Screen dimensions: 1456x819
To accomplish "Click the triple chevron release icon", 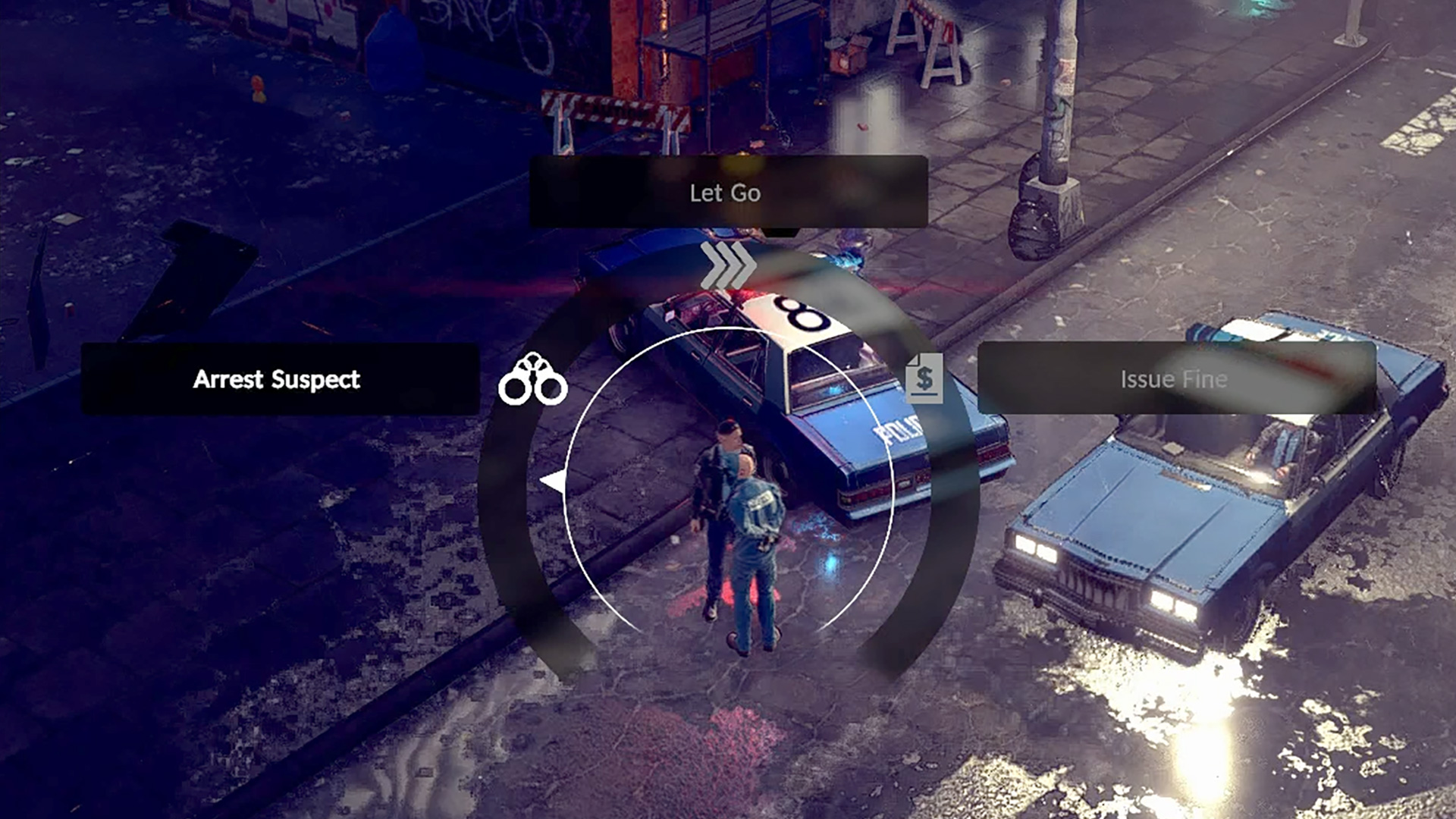I will click(x=728, y=265).
